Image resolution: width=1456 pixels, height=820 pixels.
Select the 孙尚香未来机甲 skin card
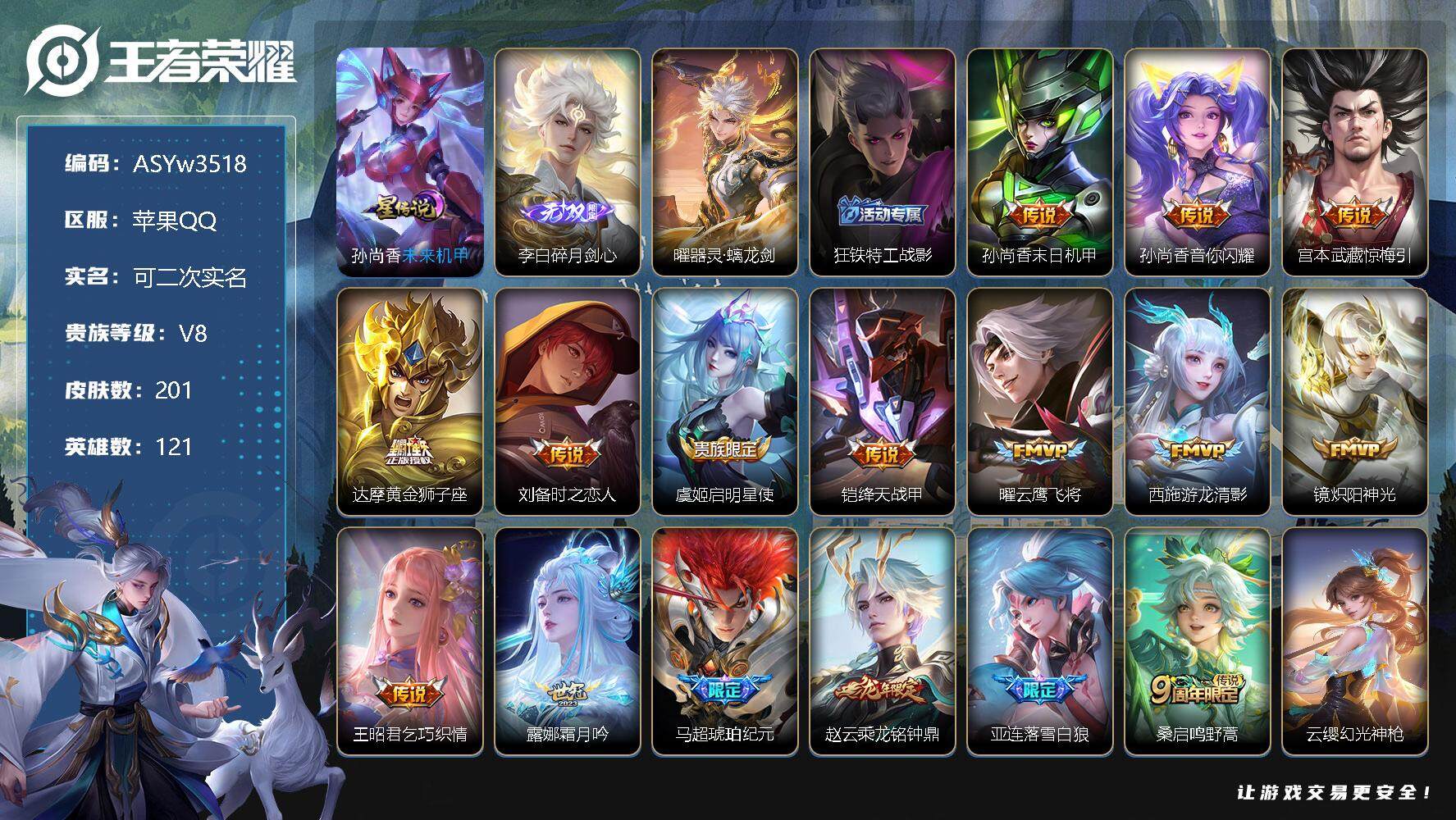(410, 162)
